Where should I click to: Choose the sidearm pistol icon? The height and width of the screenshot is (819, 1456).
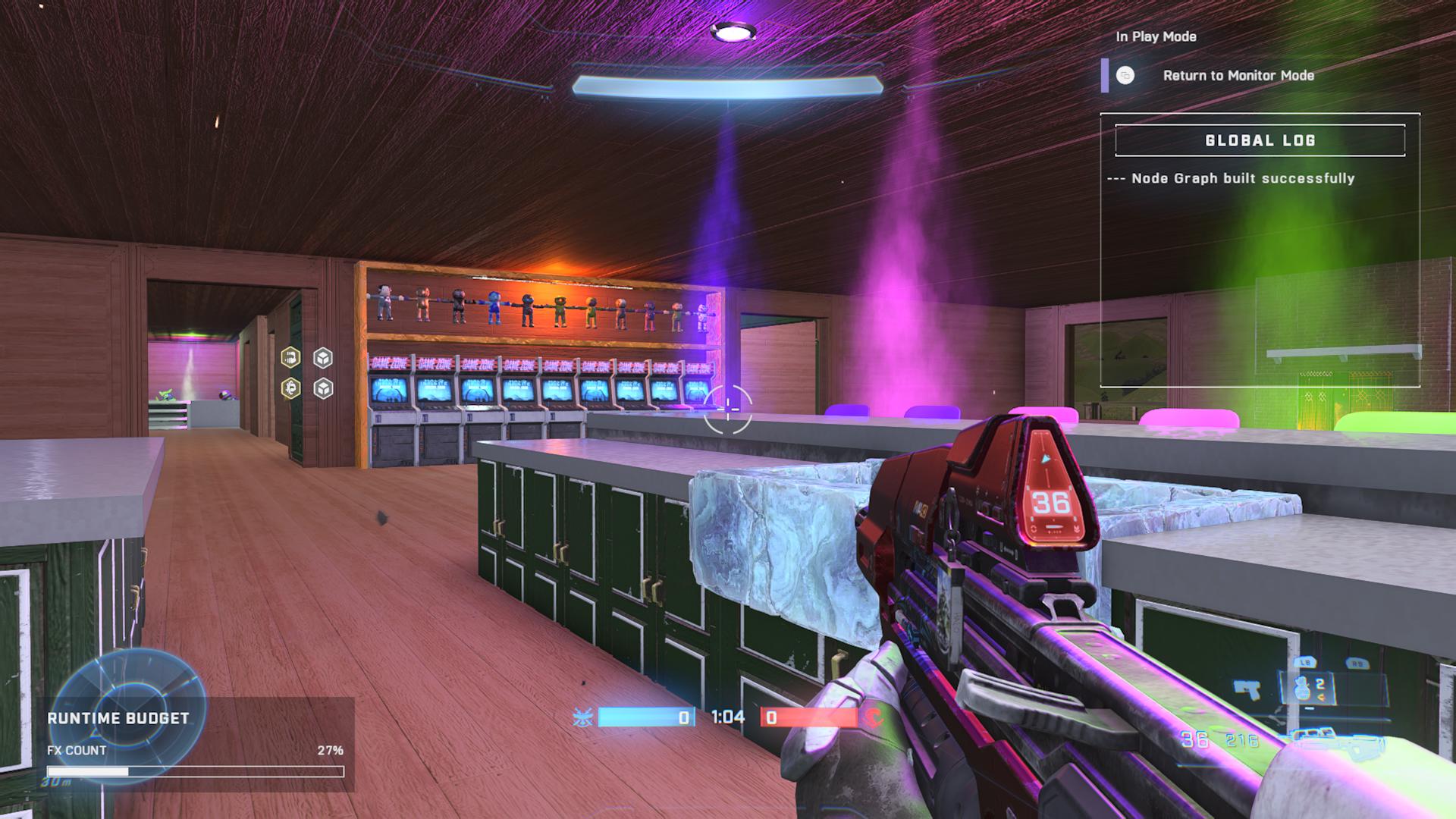(x=1247, y=690)
